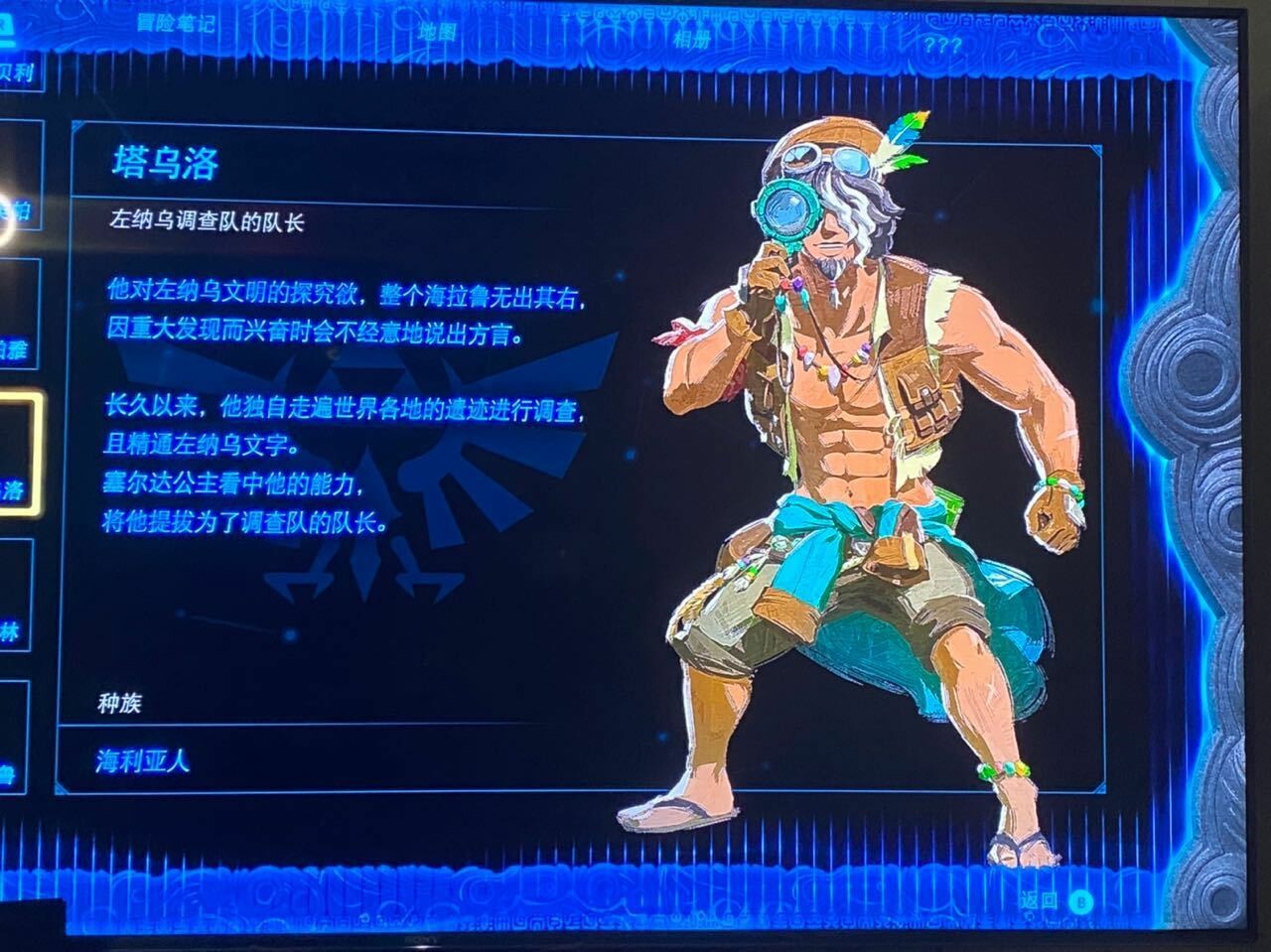Choose the character entry ending in 林
The image size is (1271, 952).
pyautogui.click(x=16, y=597)
